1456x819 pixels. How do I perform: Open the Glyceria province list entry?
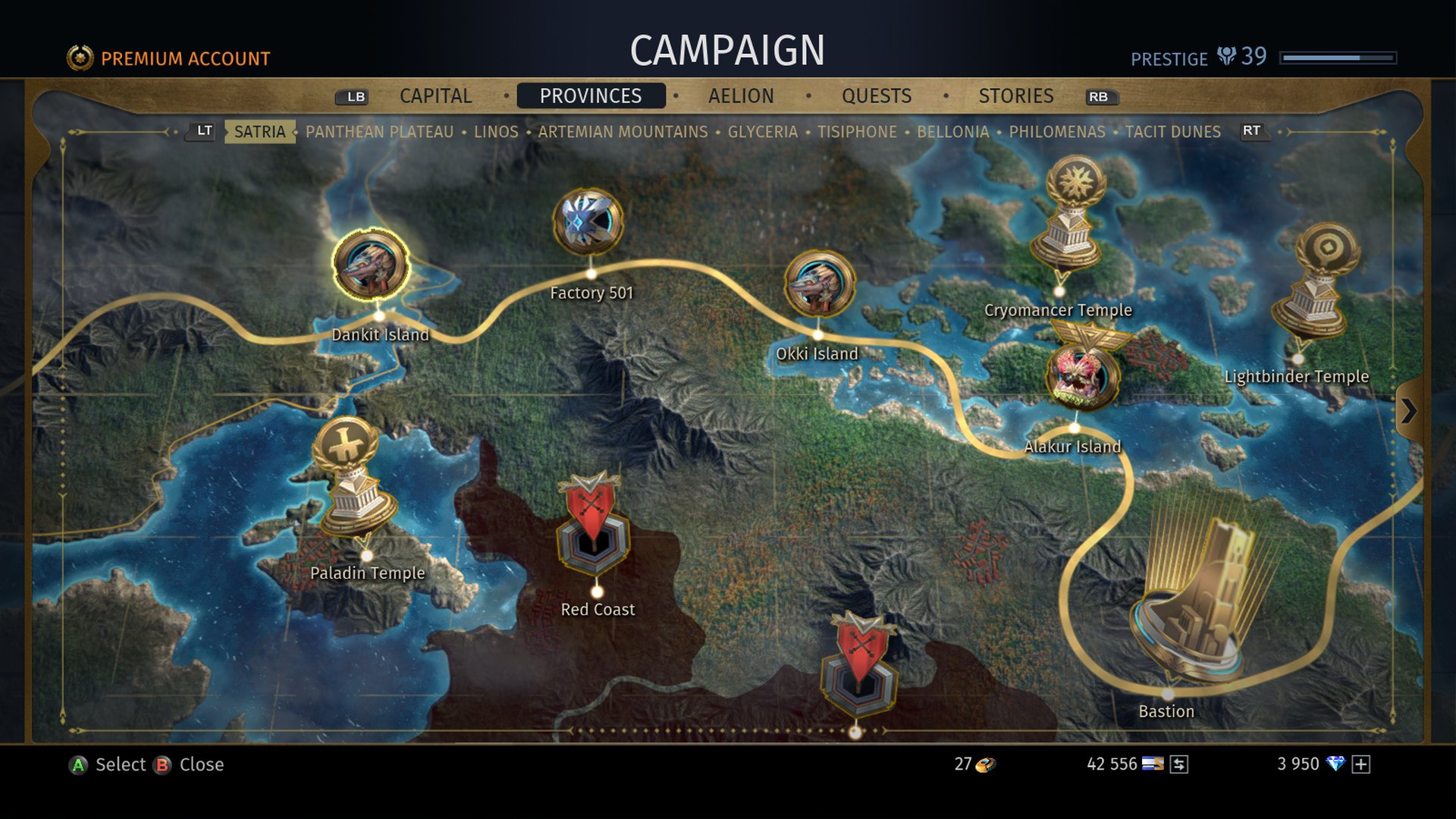763,131
